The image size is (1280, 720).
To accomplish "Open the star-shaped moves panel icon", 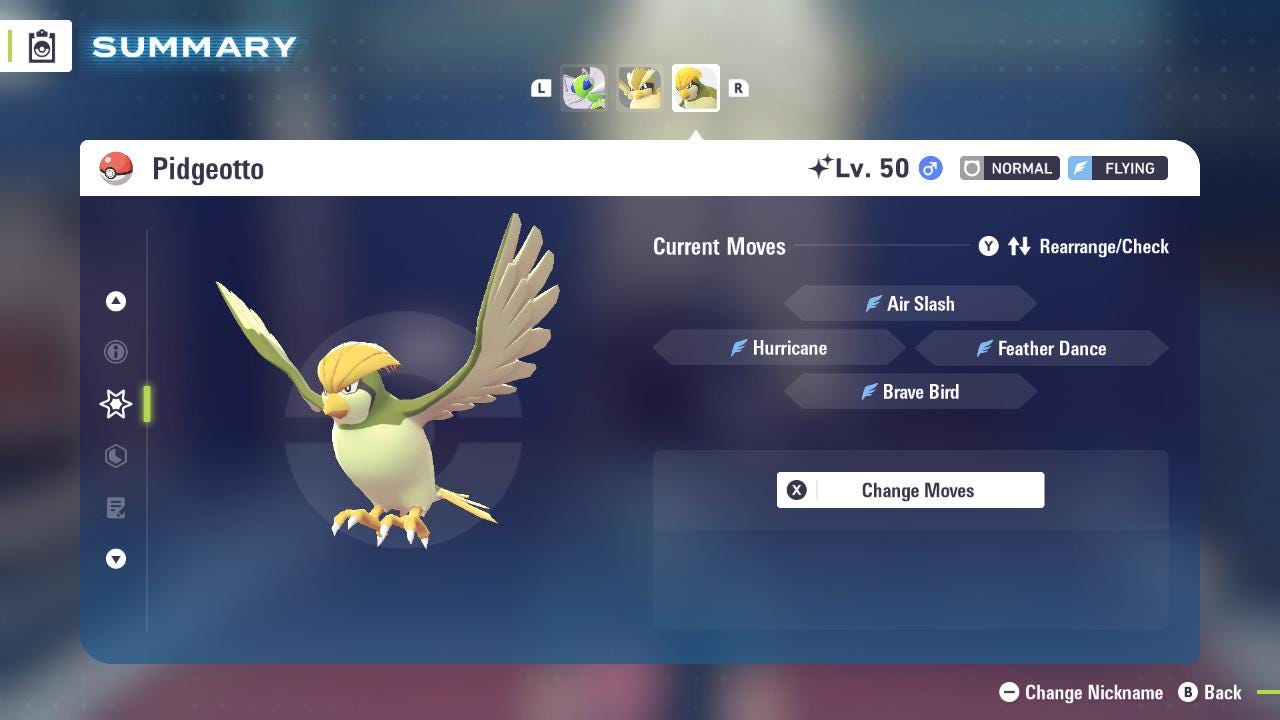I will point(116,404).
